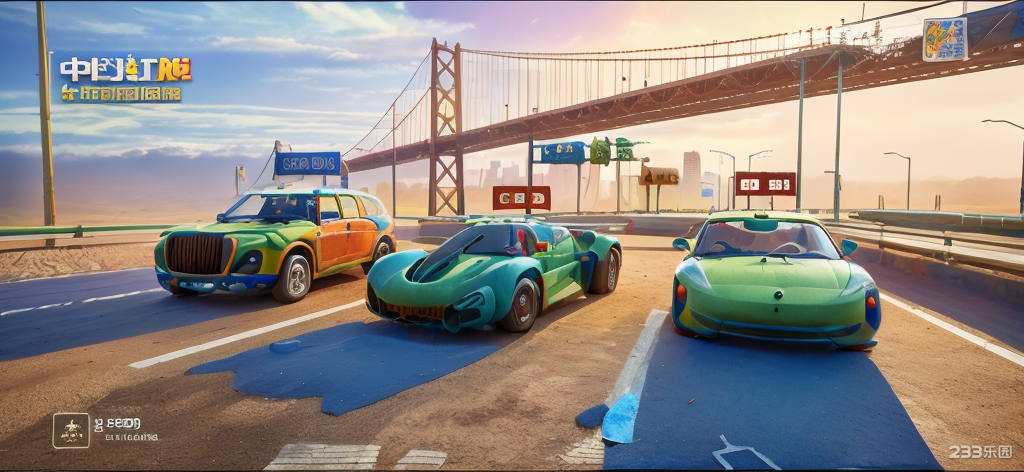The width and height of the screenshot is (1024, 472).
Task: Click the 233乐园 watermark
Action: 980,452
